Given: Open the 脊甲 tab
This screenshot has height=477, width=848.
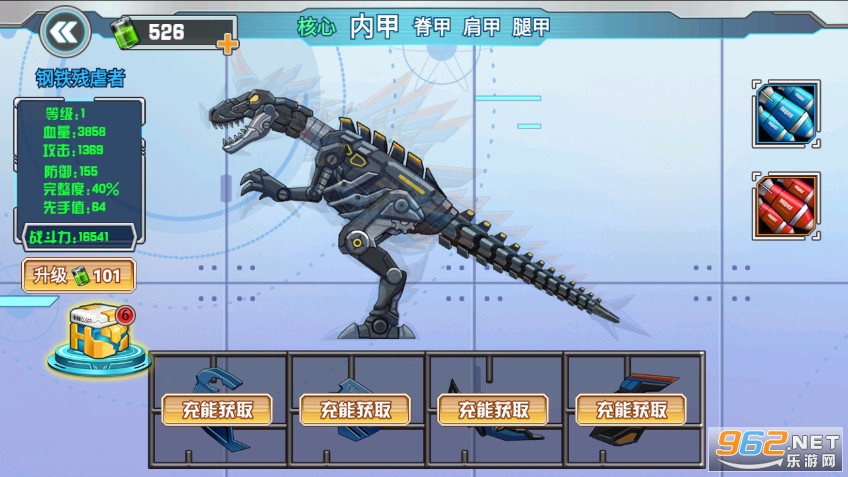Looking at the screenshot, I should pos(432,28).
